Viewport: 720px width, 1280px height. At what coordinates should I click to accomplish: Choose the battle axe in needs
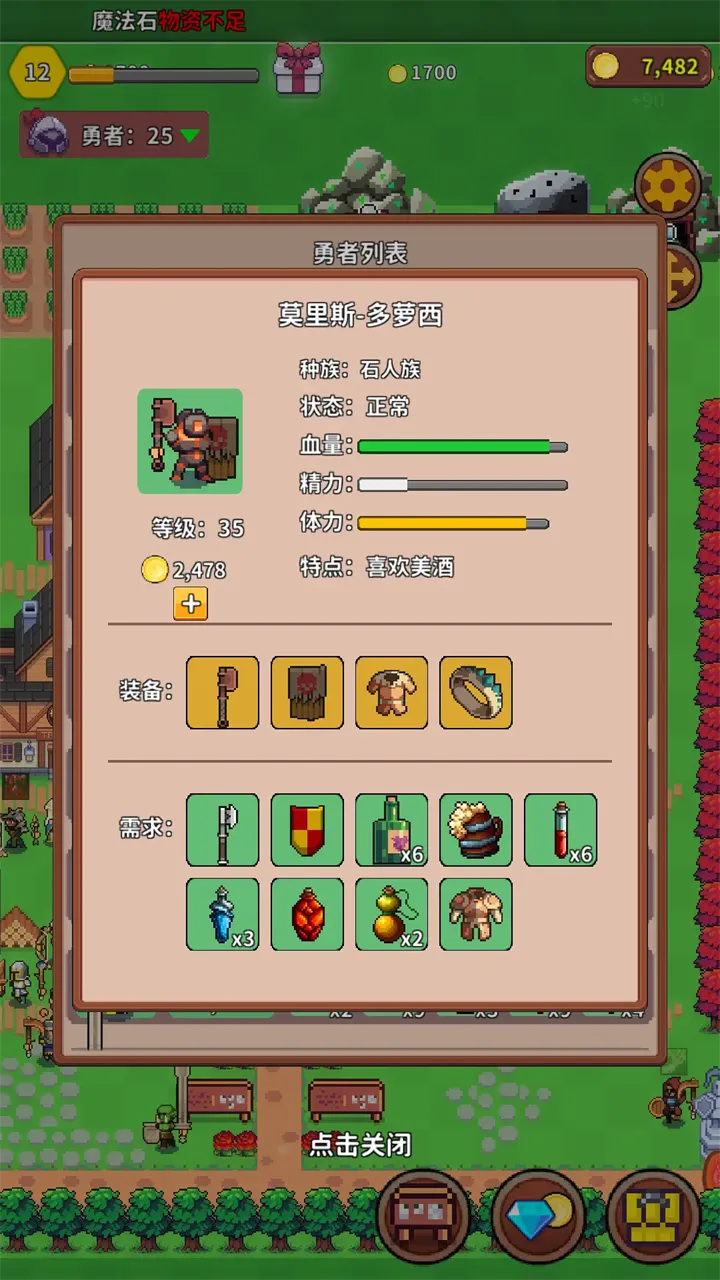[222, 830]
